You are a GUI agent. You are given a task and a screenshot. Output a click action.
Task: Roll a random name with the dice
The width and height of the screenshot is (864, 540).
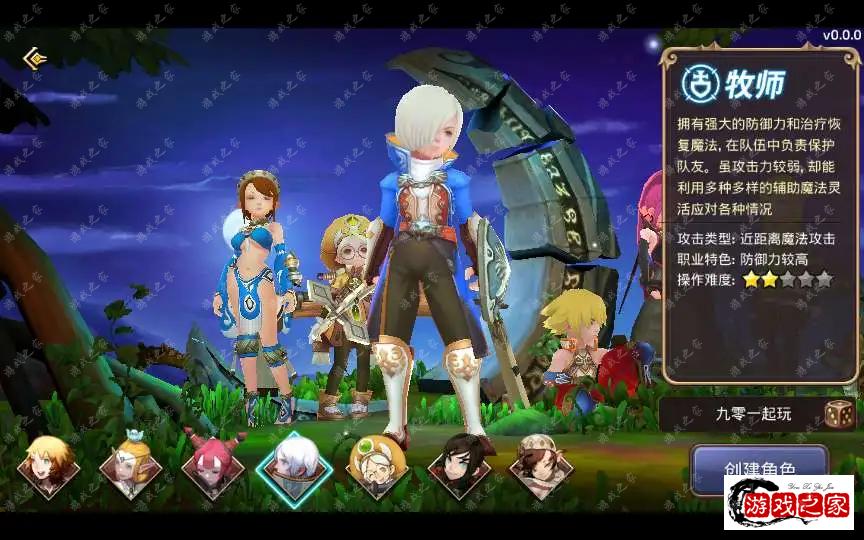tap(838, 414)
